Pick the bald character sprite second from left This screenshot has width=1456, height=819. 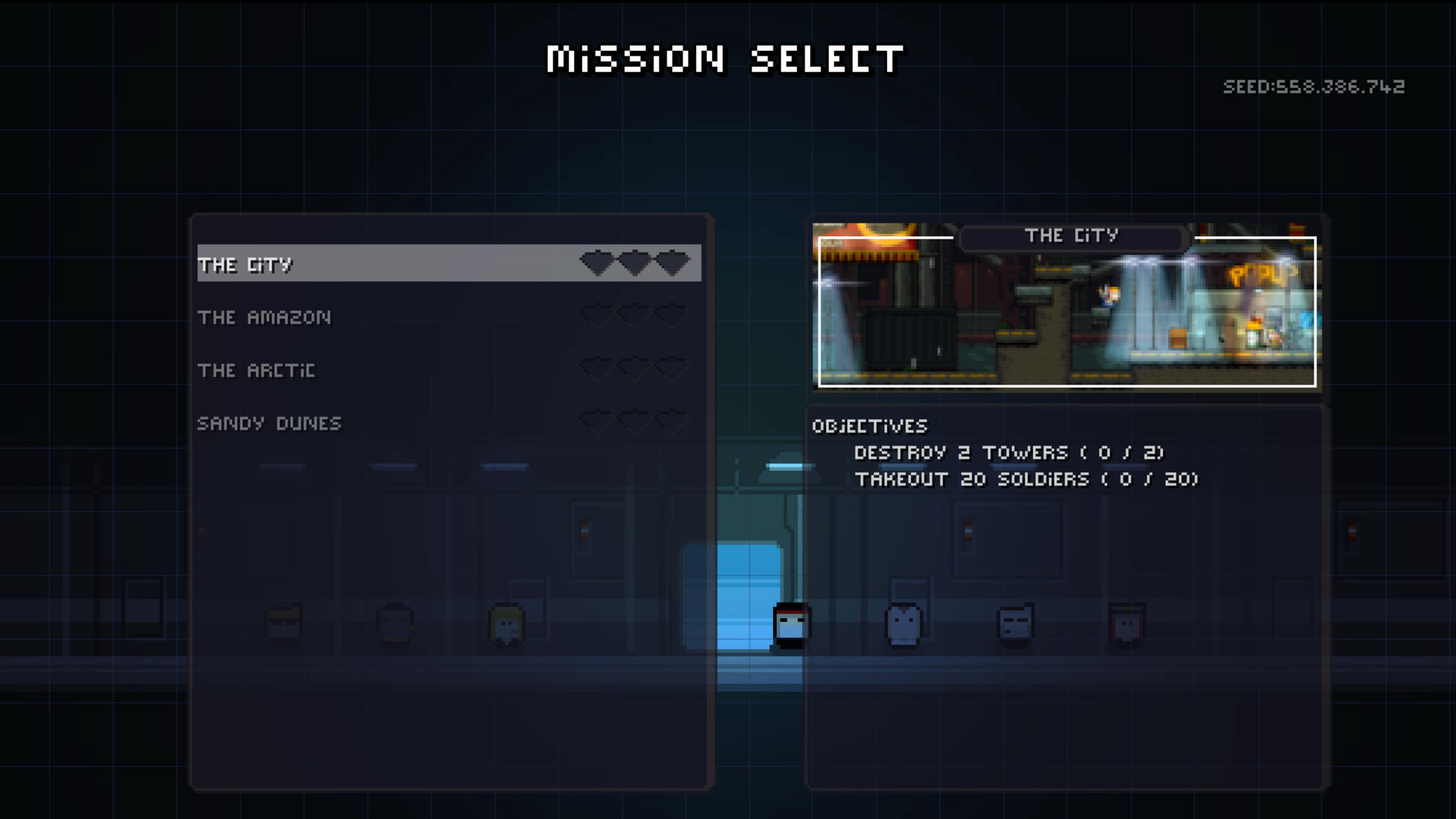pos(394,623)
